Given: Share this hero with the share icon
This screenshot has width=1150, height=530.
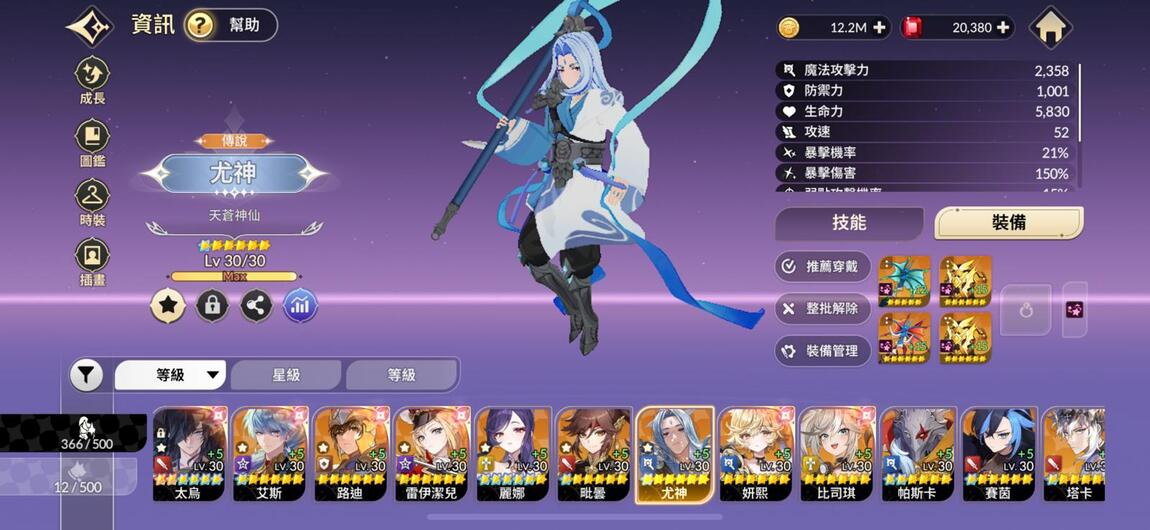Looking at the screenshot, I should point(256,306).
